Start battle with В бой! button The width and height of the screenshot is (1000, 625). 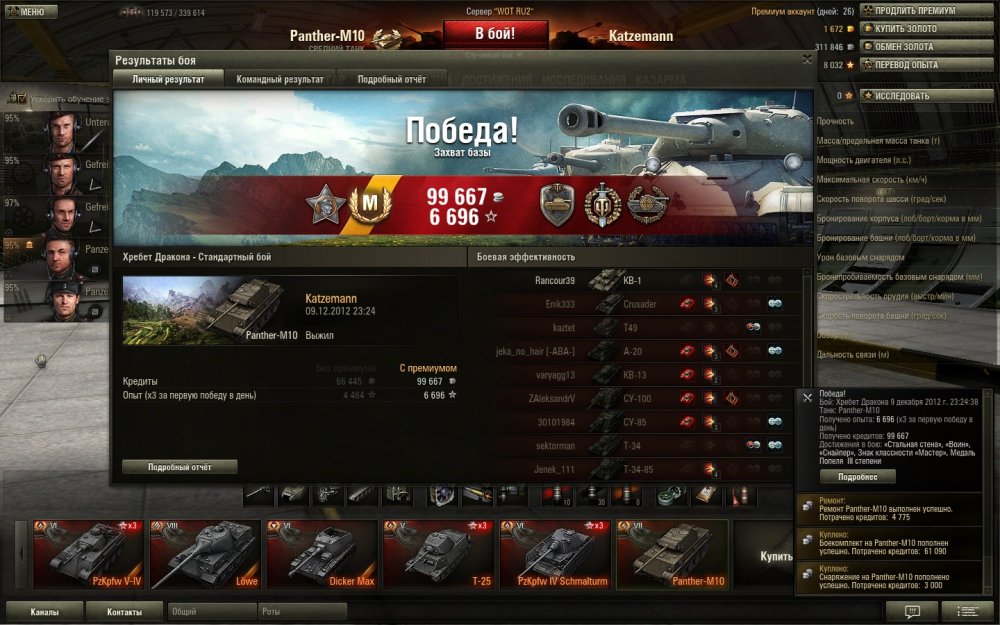[x=495, y=33]
